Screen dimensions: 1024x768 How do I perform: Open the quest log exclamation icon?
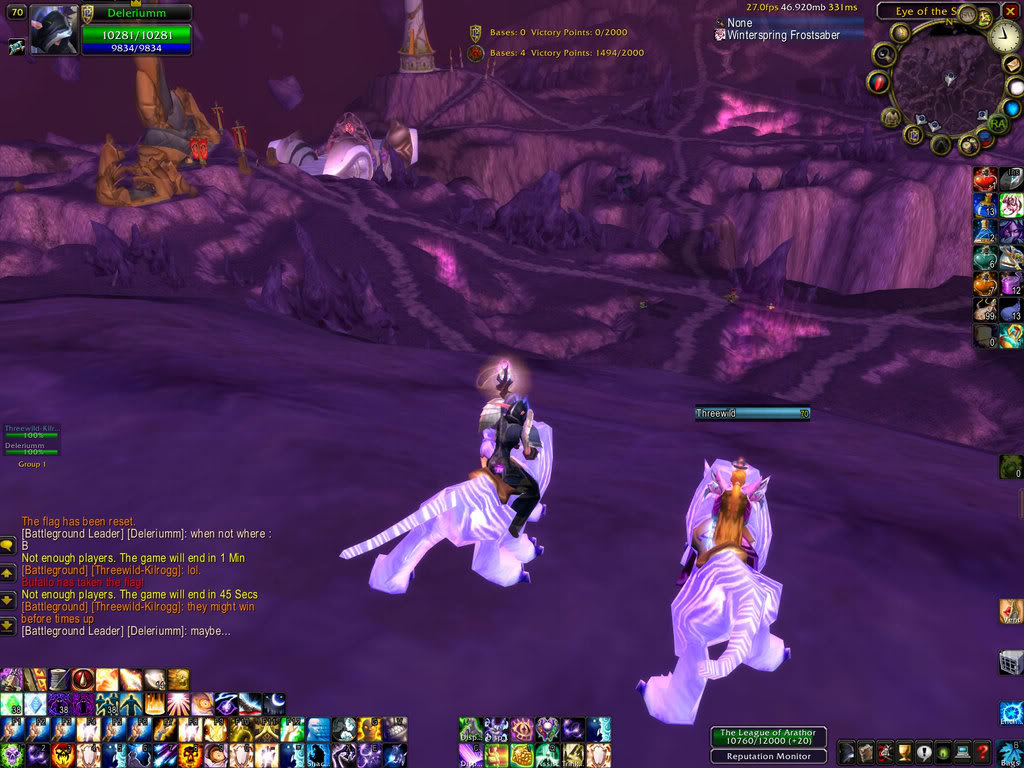(923, 752)
